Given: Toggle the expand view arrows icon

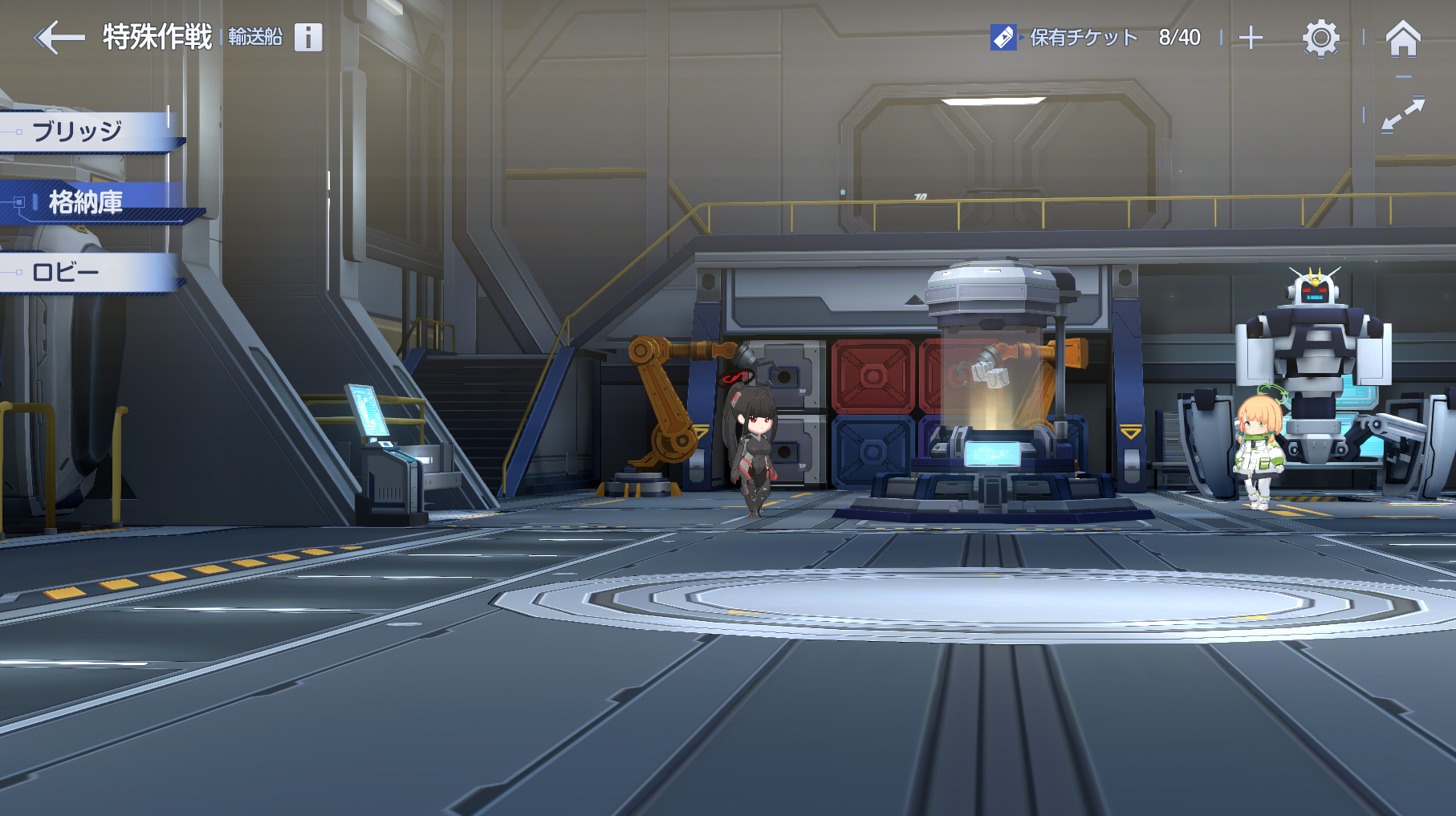Looking at the screenshot, I should (x=1403, y=115).
